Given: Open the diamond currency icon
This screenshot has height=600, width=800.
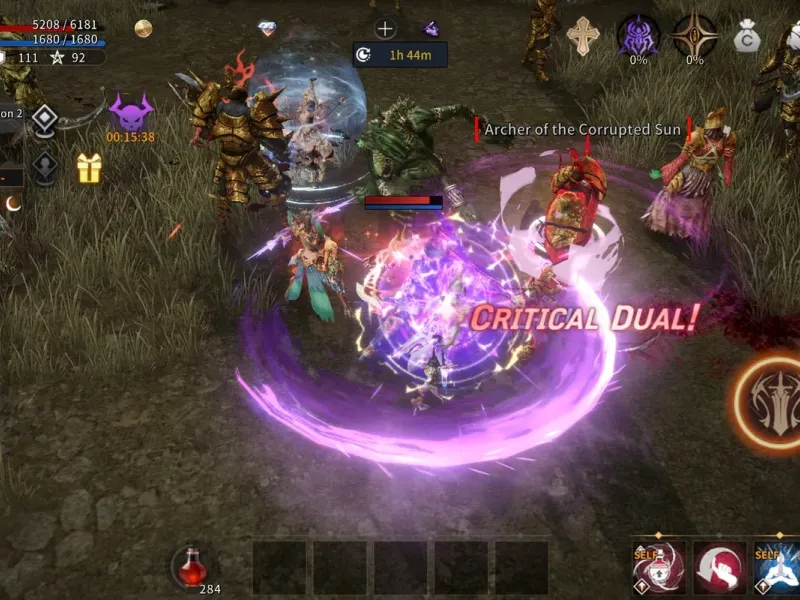Looking at the screenshot, I should click(267, 29).
